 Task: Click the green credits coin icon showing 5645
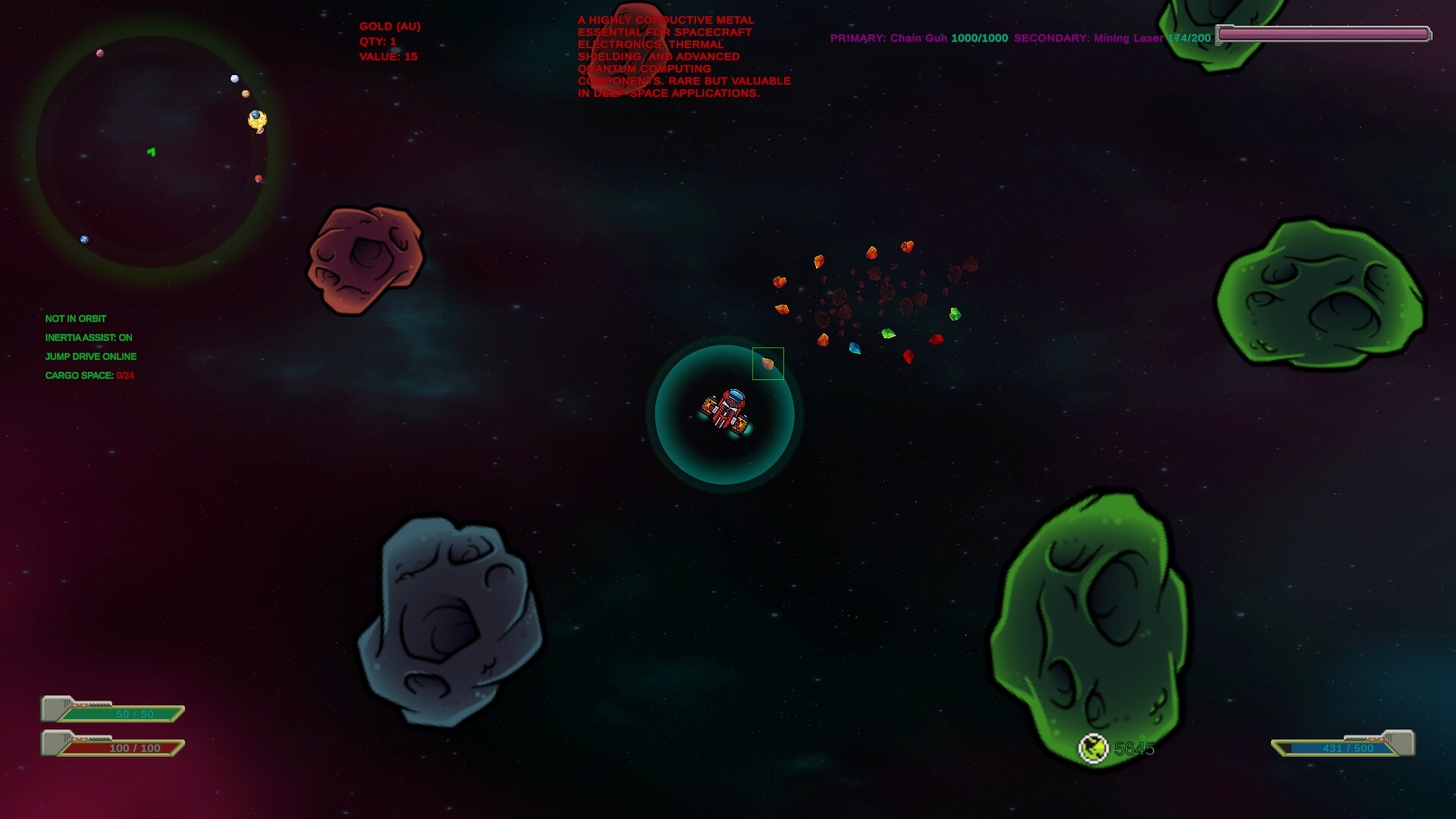pyautogui.click(x=1095, y=748)
